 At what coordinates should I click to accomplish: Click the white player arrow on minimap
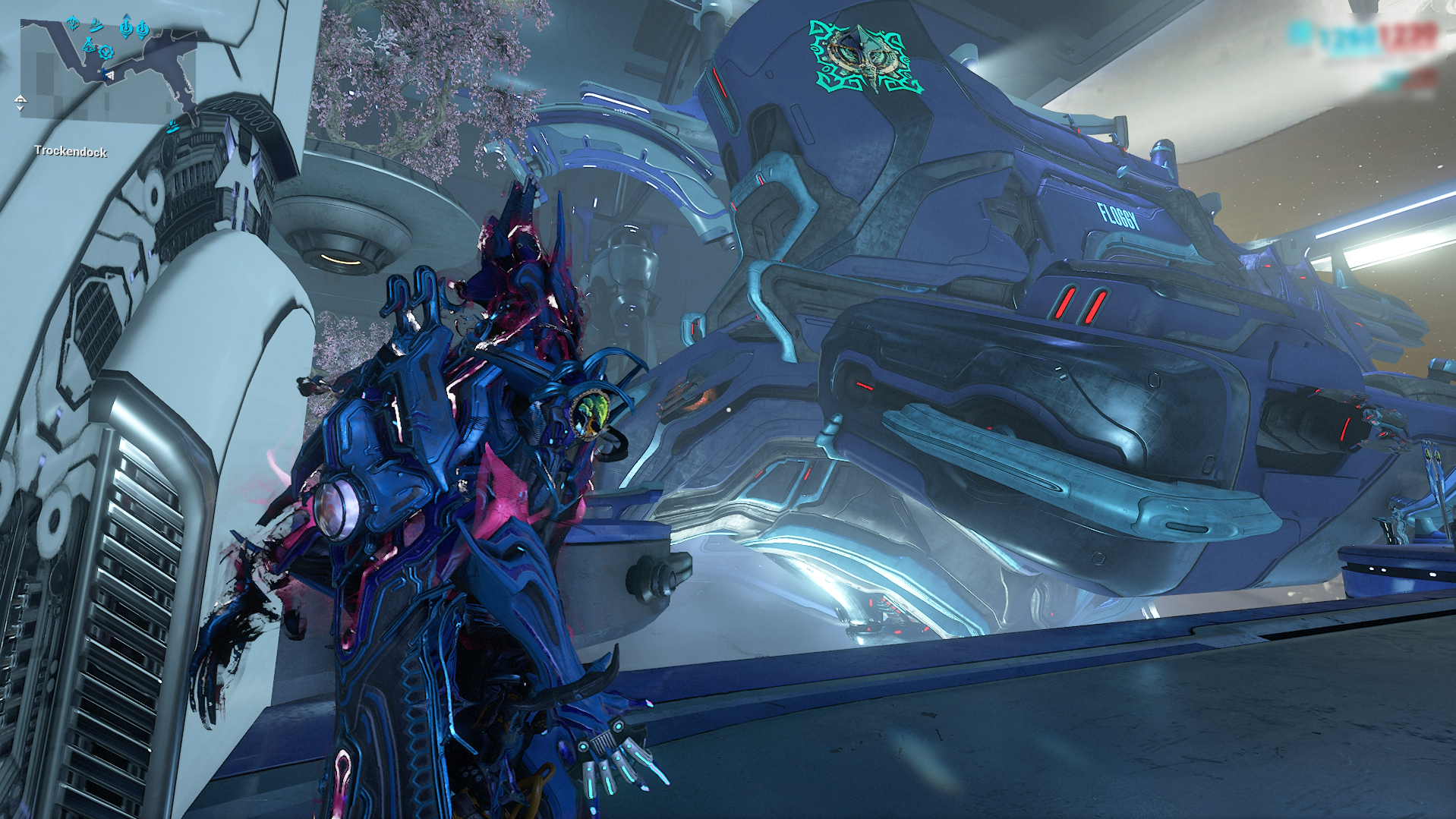click(109, 74)
